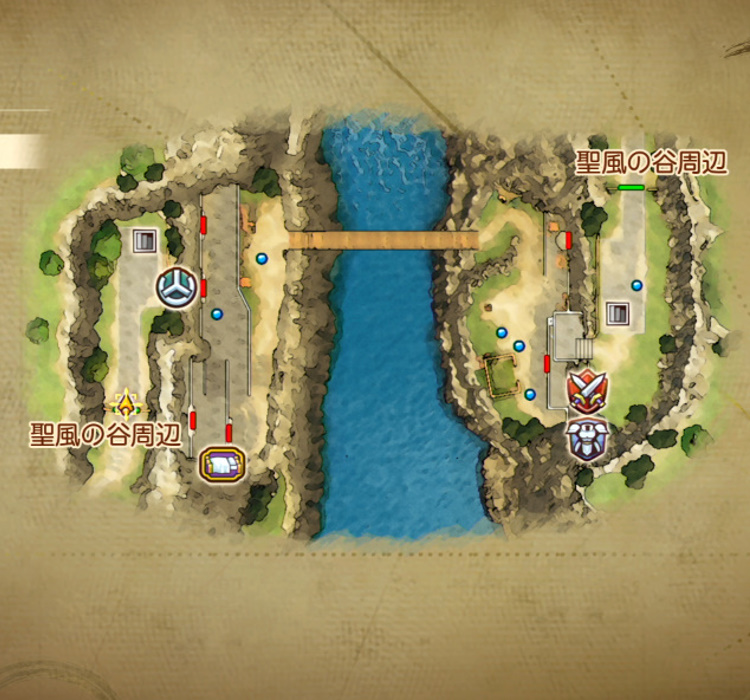The height and width of the screenshot is (700, 750).
Task: Select the armor shop marker
Action: tap(586, 438)
